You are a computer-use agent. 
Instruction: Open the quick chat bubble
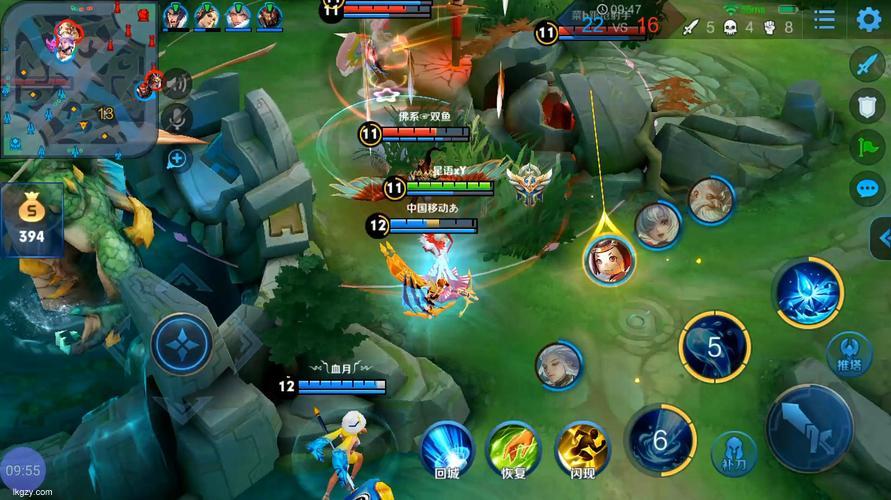tap(867, 188)
